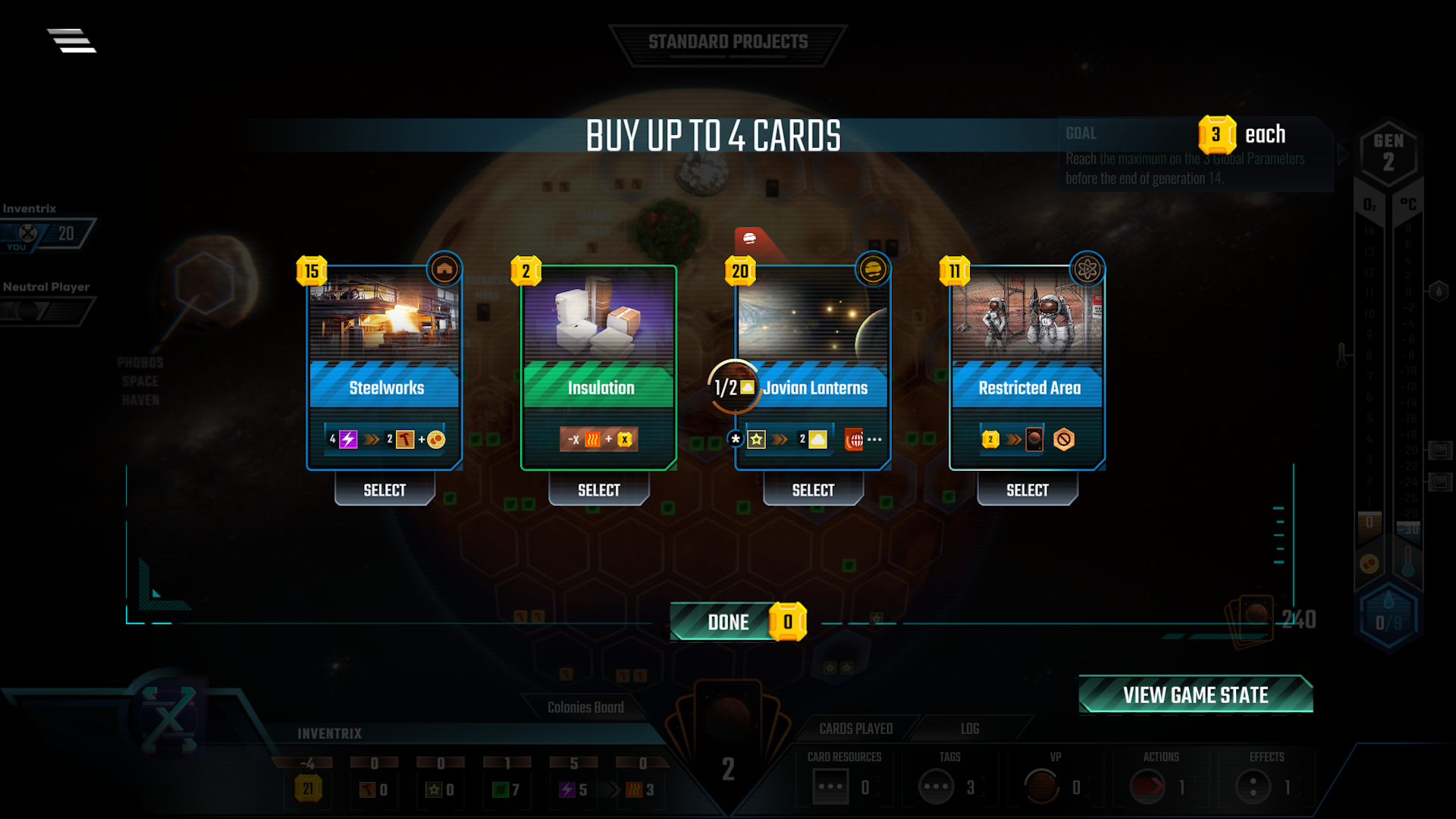Click SELECT button under Insulation
The width and height of the screenshot is (1456, 819).
tap(598, 490)
